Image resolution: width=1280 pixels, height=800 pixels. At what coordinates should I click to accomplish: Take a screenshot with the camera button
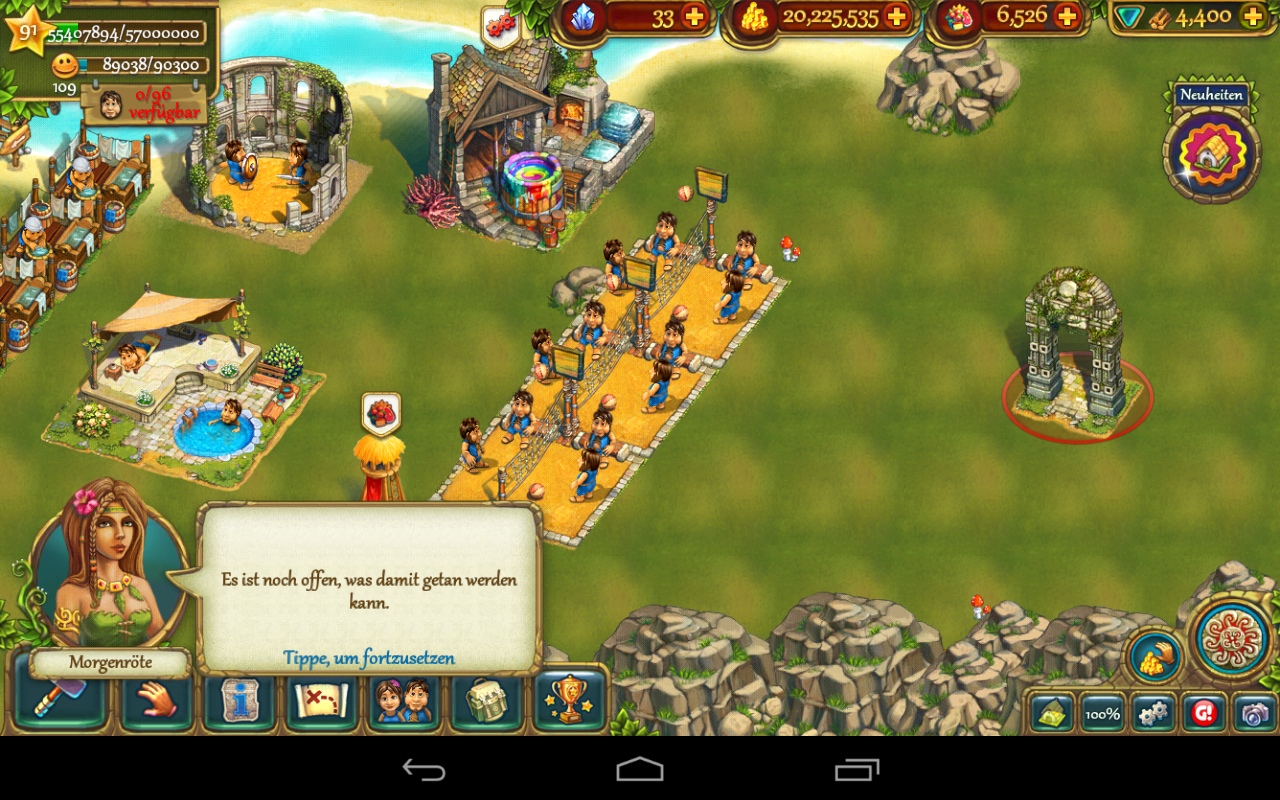1254,713
